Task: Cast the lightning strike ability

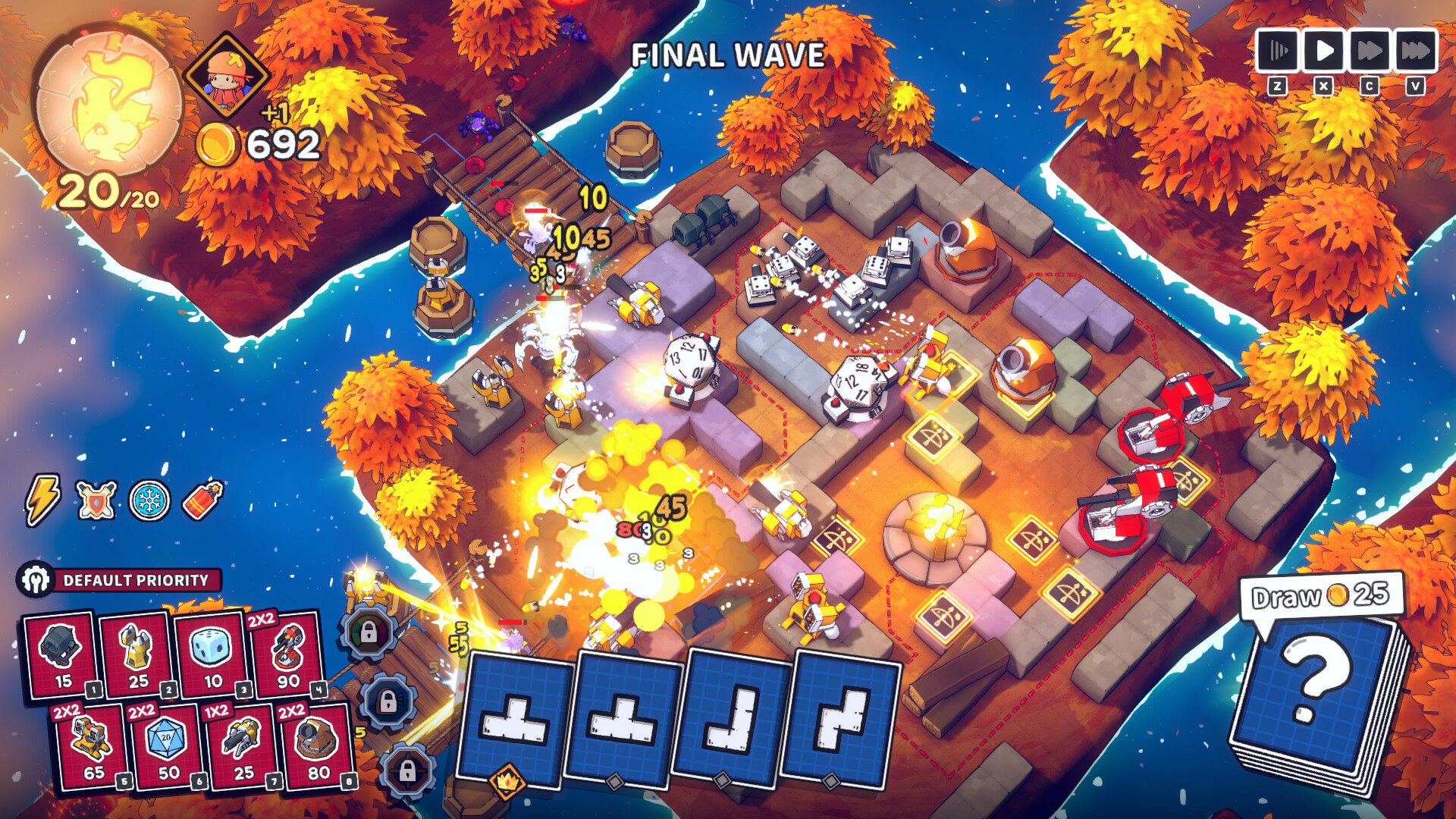Action: coord(43,499)
